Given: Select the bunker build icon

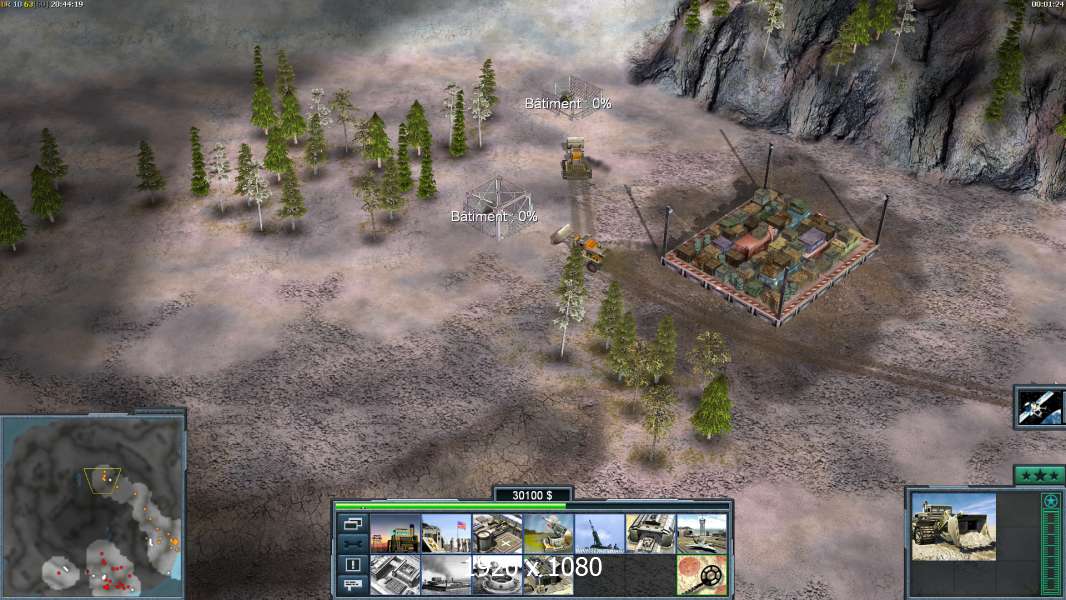Looking at the screenshot, I should point(548,575).
